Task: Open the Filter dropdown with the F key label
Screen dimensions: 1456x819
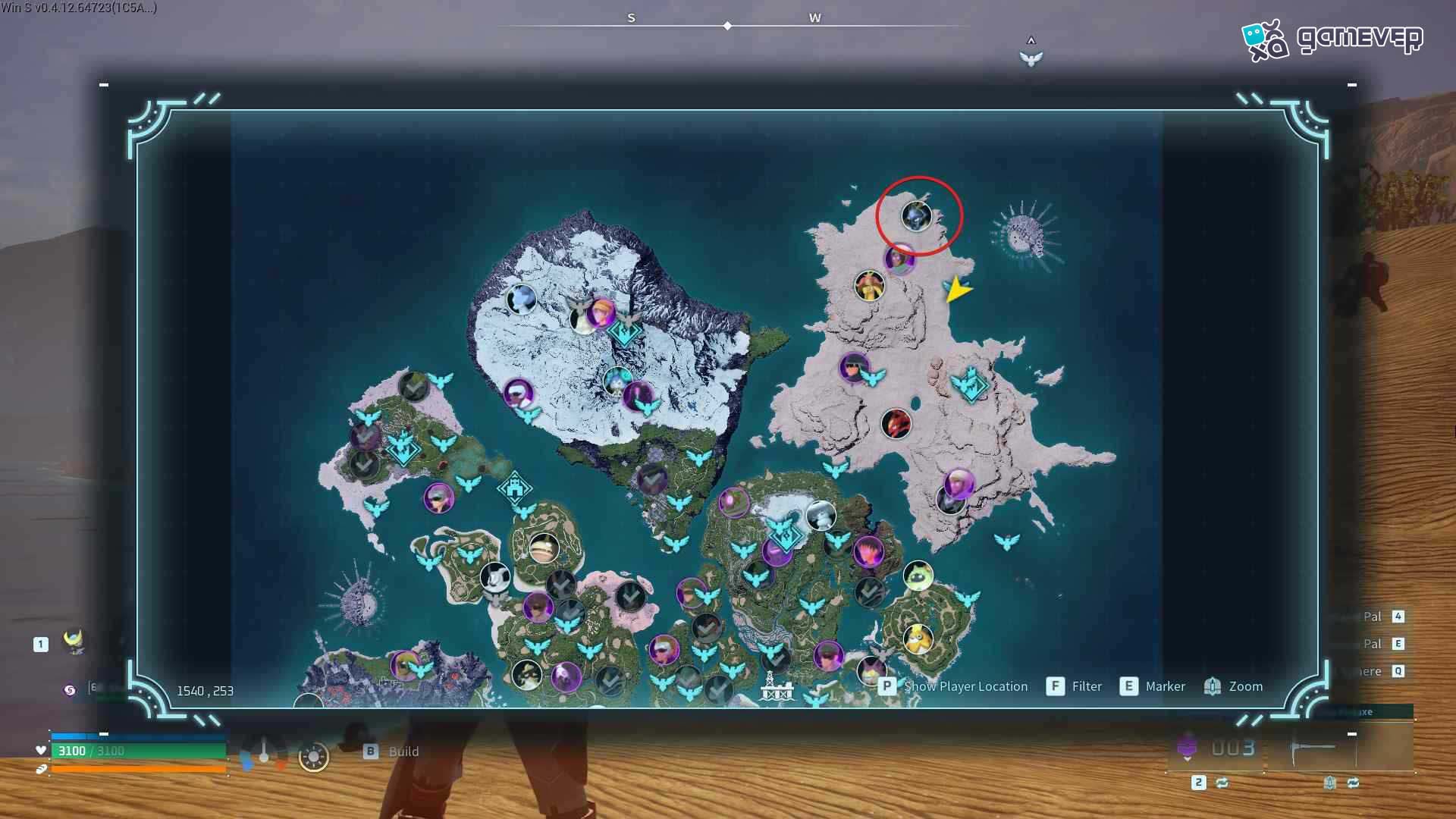Action: click(x=1055, y=686)
